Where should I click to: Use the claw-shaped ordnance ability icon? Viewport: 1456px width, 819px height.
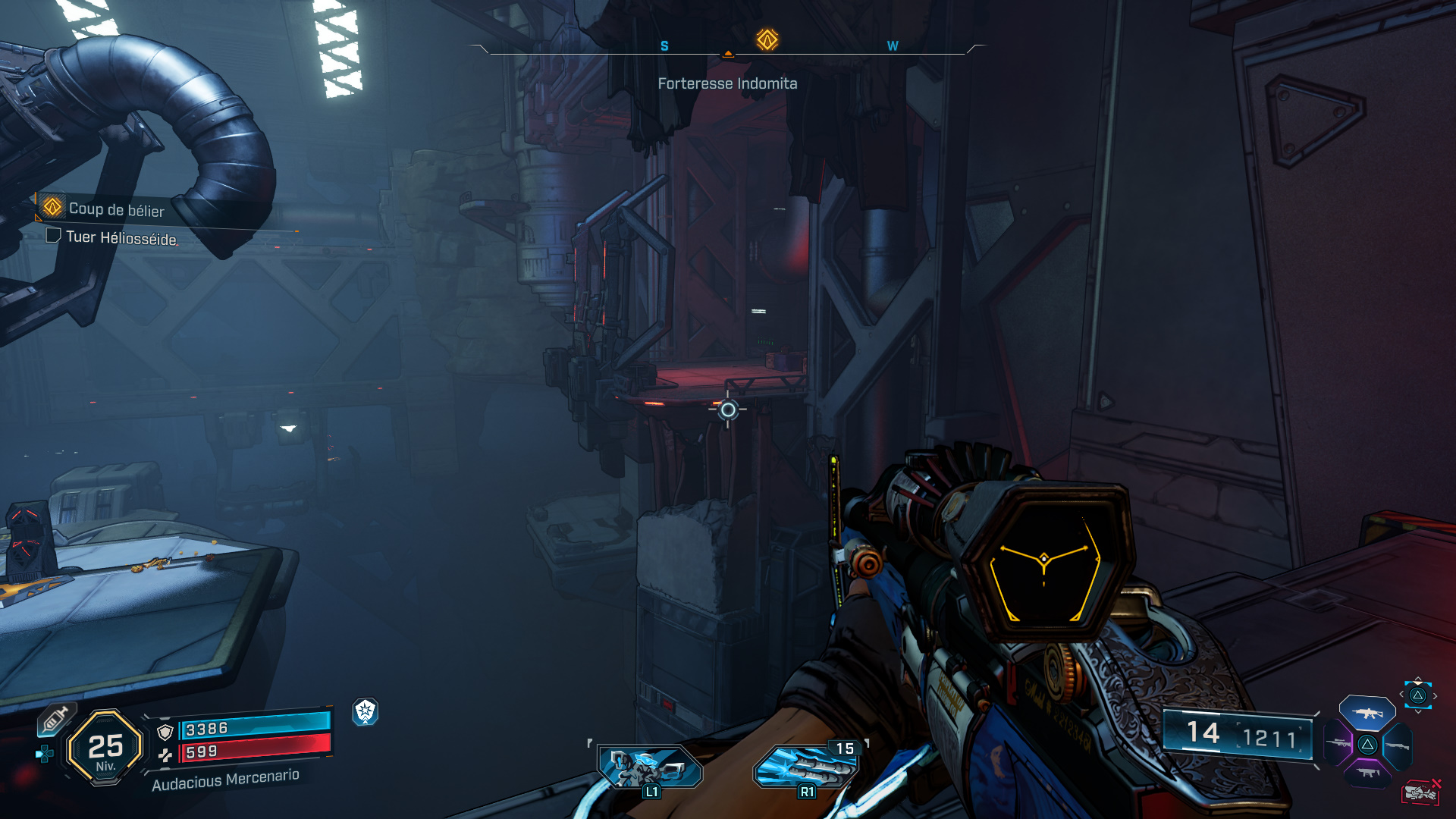coord(805,767)
